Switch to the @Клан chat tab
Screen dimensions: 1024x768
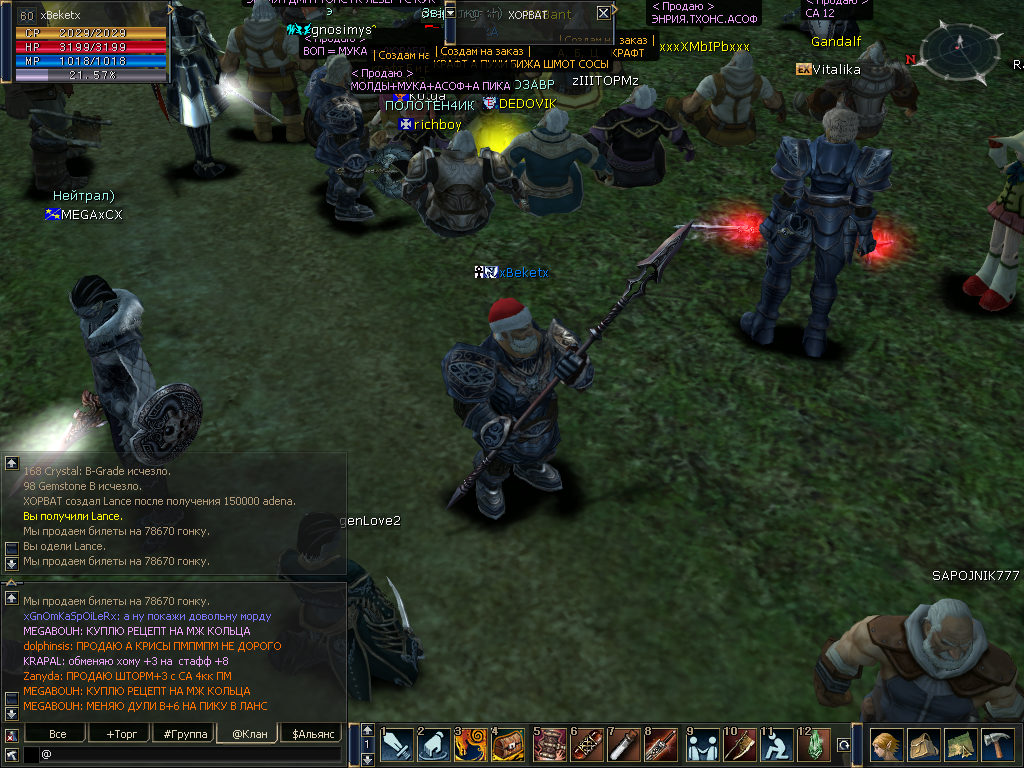pos(247,734)
